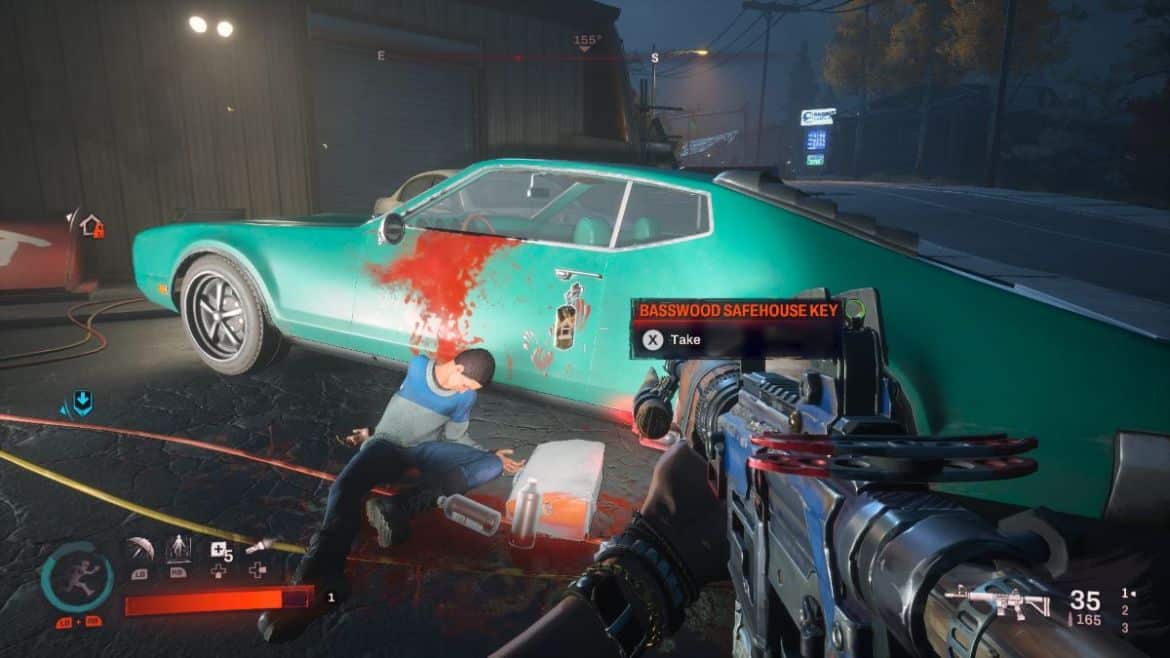Image resolution: width=1170 pixels, height=658 pixels.
Task: Select the locked safehouse waypoint marker
Action: pos(91,226)
